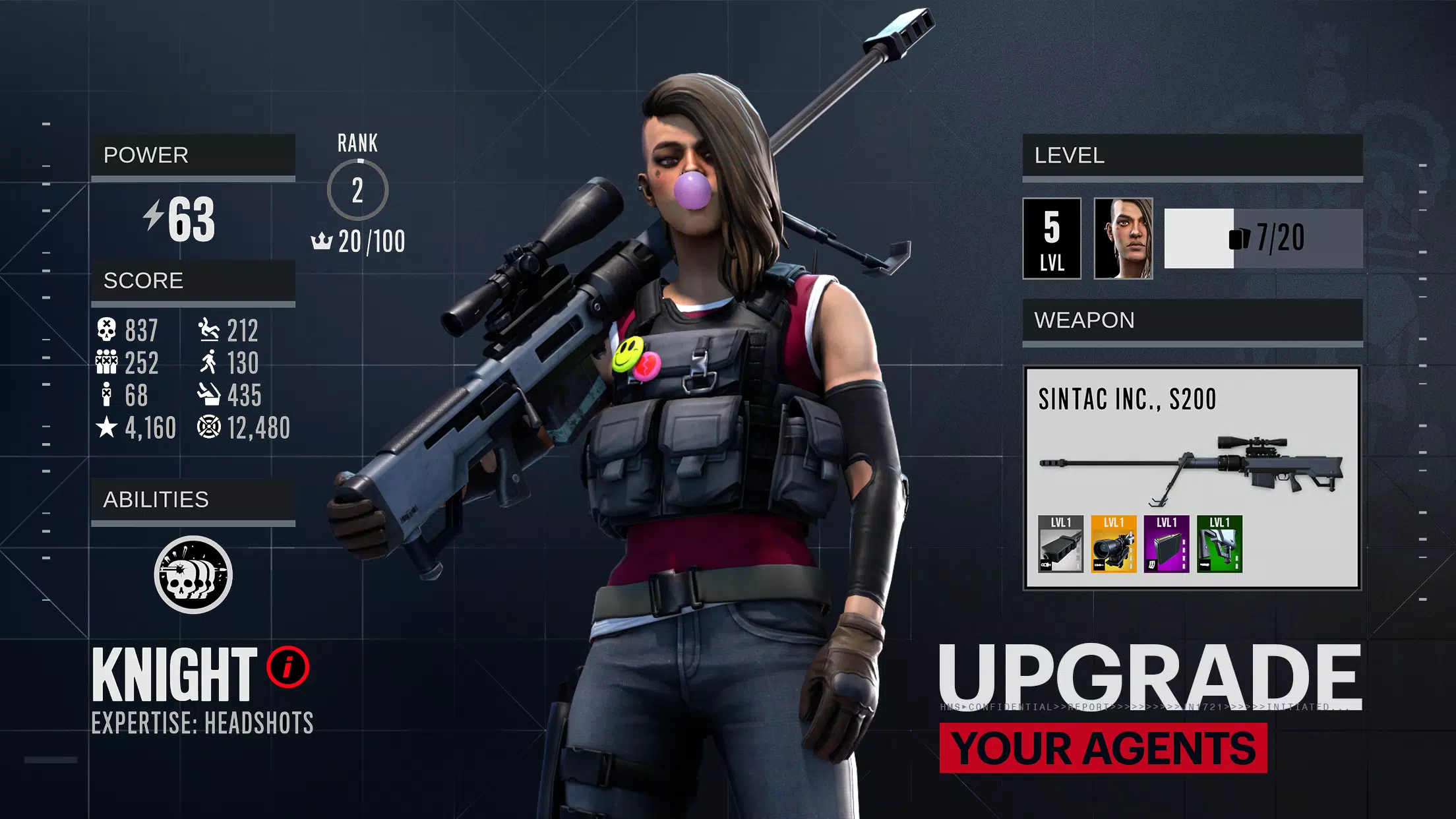Open the rank 2 circle badge
The width and height of the screenshot is (1456, 819).
coord(357,190)
